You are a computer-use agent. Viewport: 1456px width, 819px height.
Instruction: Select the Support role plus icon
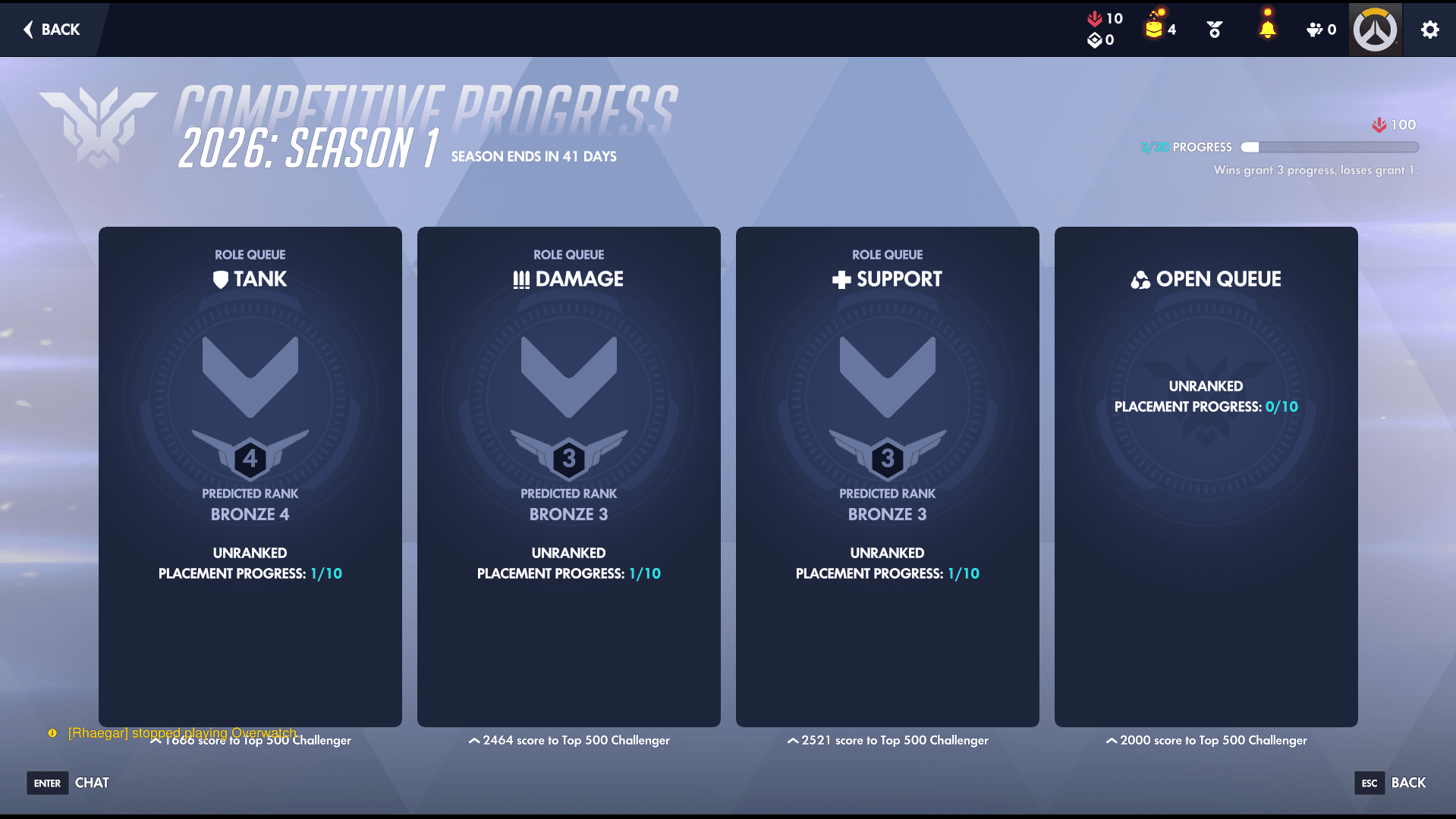[840, 278]
